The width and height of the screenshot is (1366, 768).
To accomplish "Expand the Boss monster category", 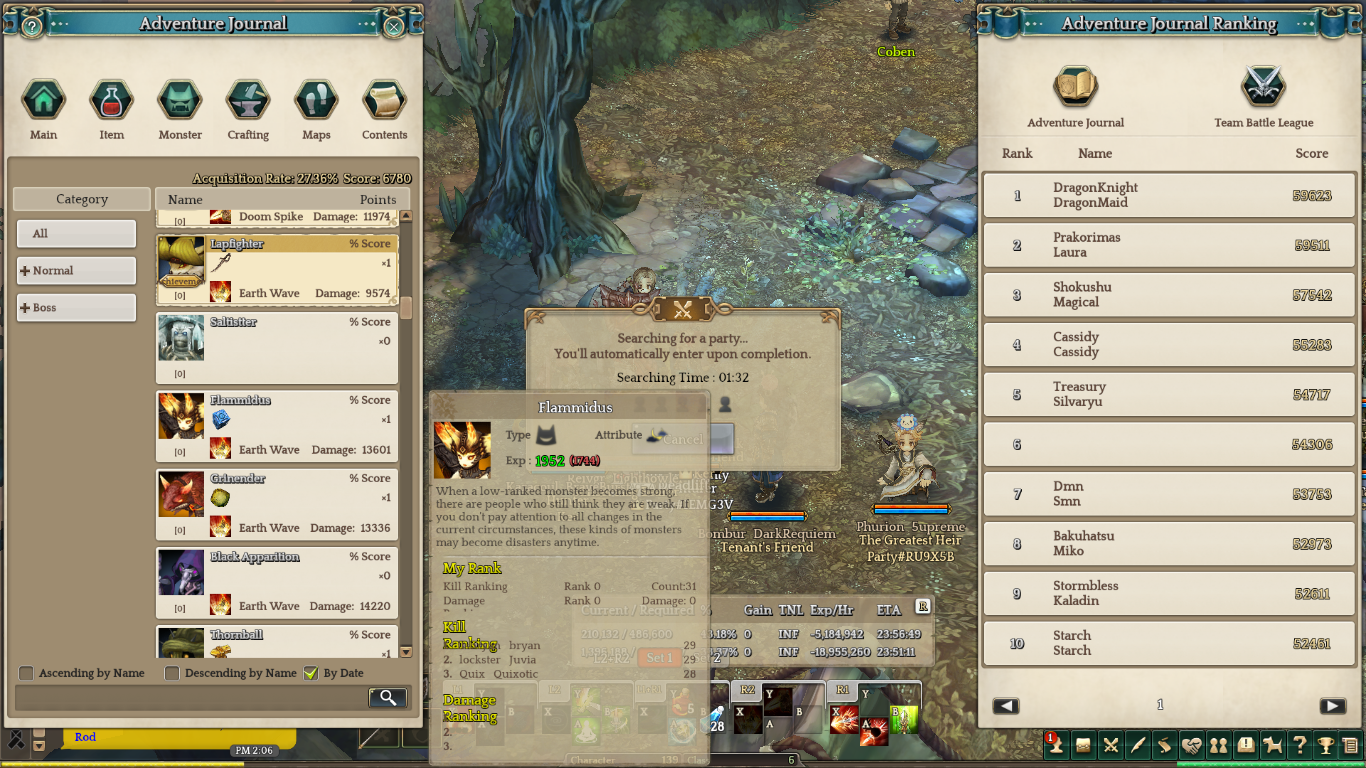I will pos(76,307).
